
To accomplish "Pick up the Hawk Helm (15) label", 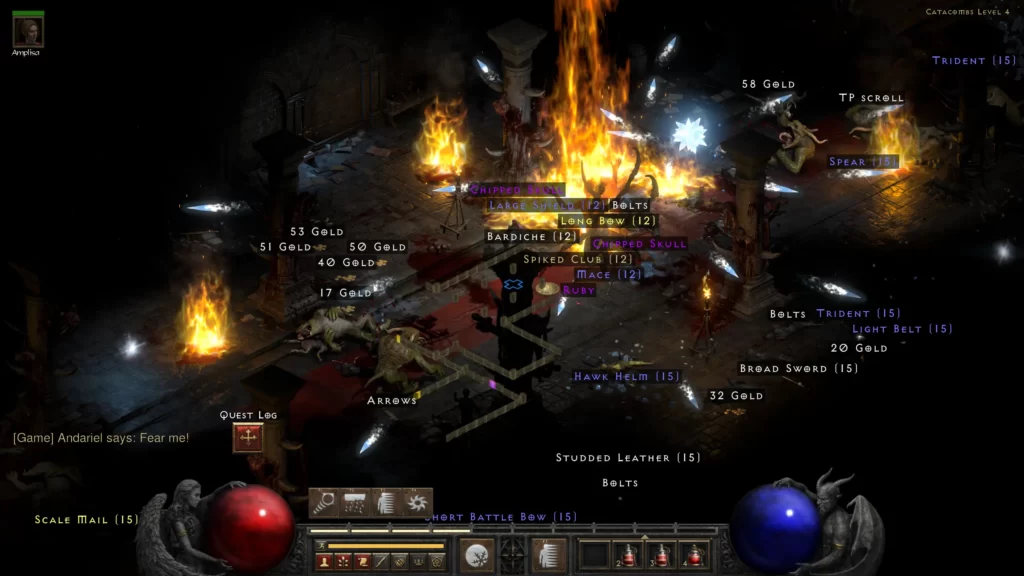I will click(626, 377).
